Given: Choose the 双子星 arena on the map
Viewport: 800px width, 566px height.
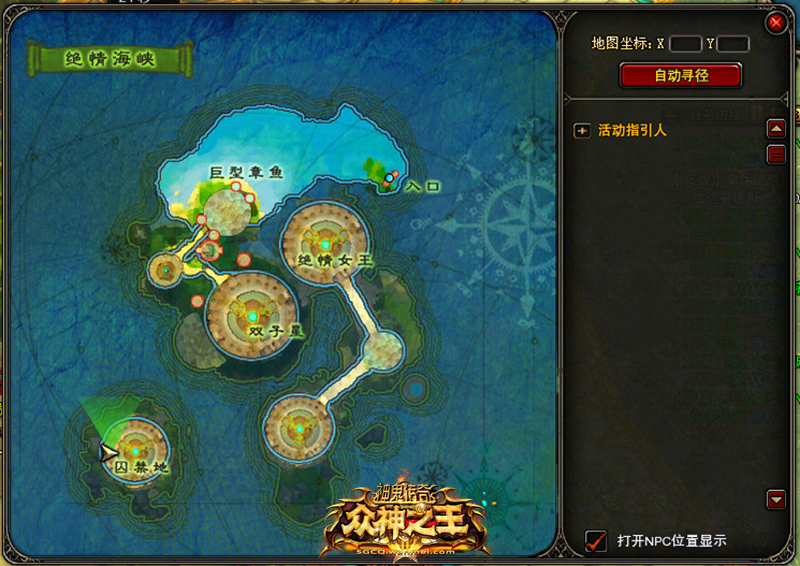Looking at the screenshot, I should [252, 313].
